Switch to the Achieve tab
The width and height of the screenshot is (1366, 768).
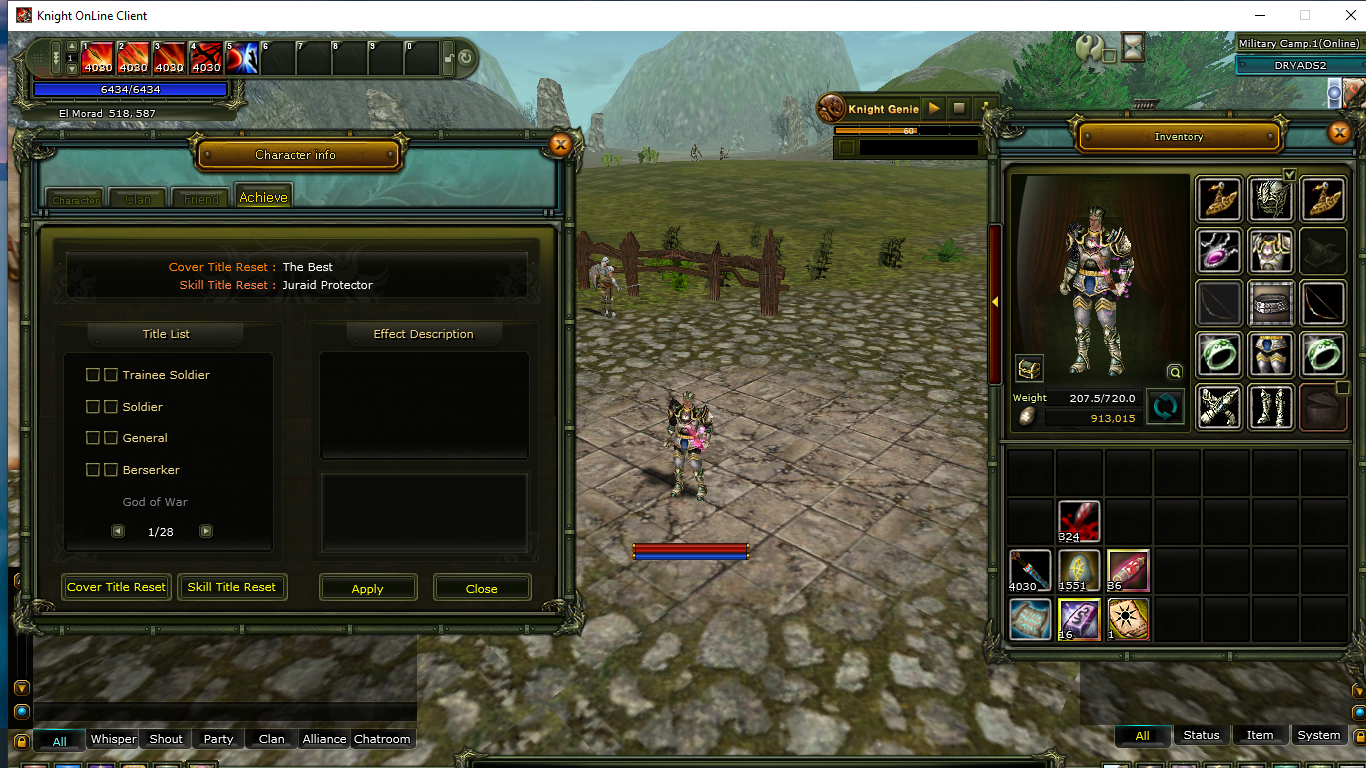(263, 197)
